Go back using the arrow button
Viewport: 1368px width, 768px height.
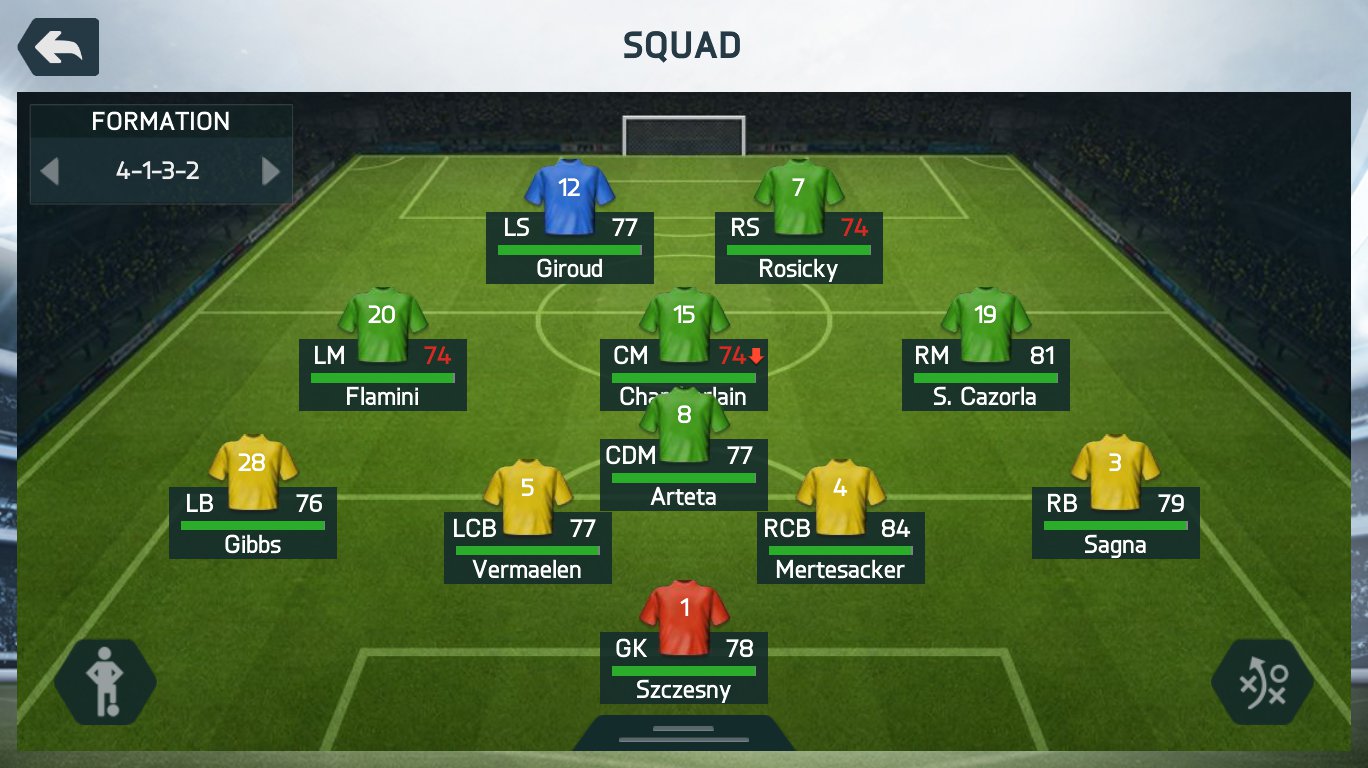pyautogui.click(x=58, y=47)
